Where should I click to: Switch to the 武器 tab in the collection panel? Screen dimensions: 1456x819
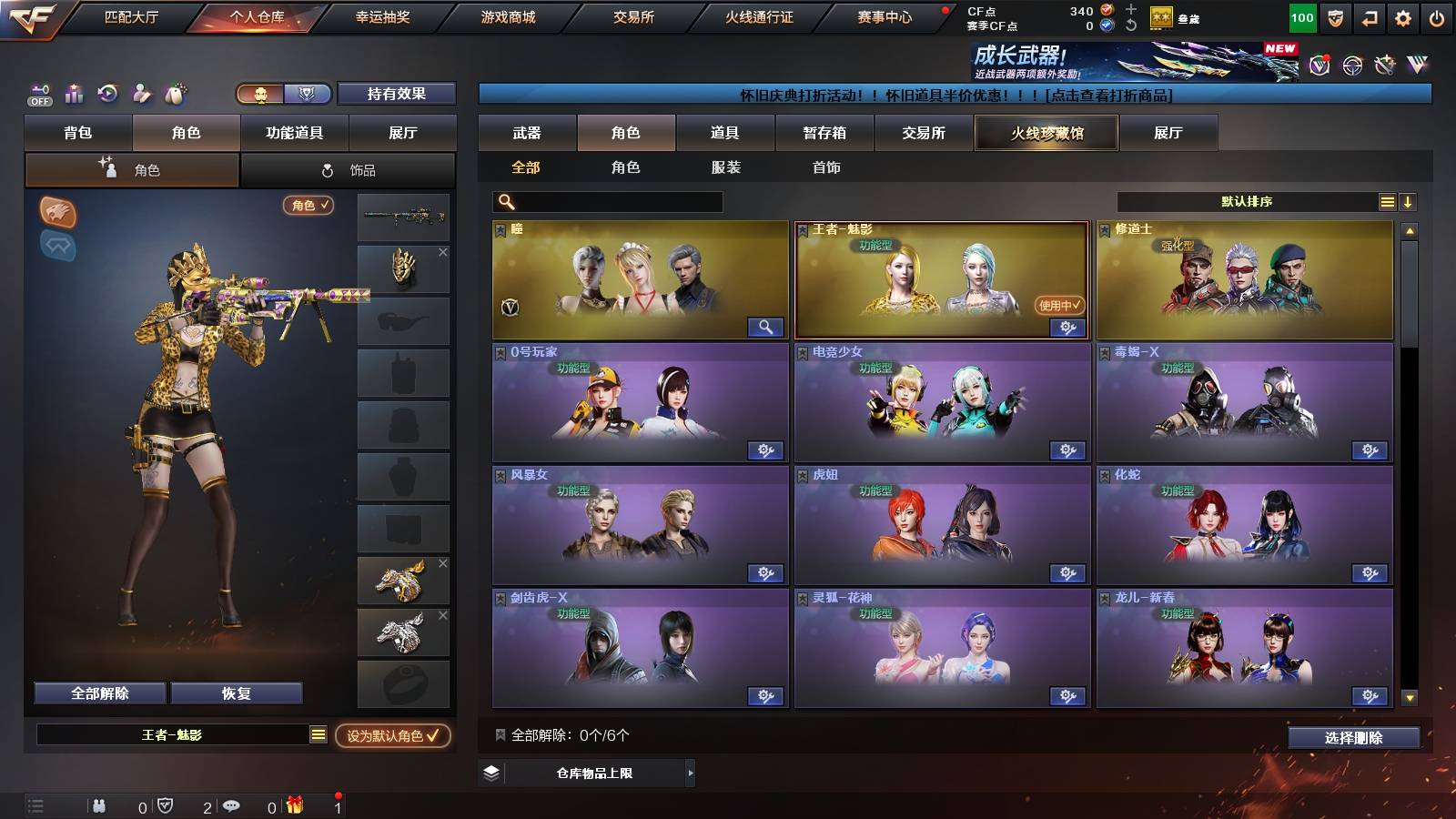528,133
